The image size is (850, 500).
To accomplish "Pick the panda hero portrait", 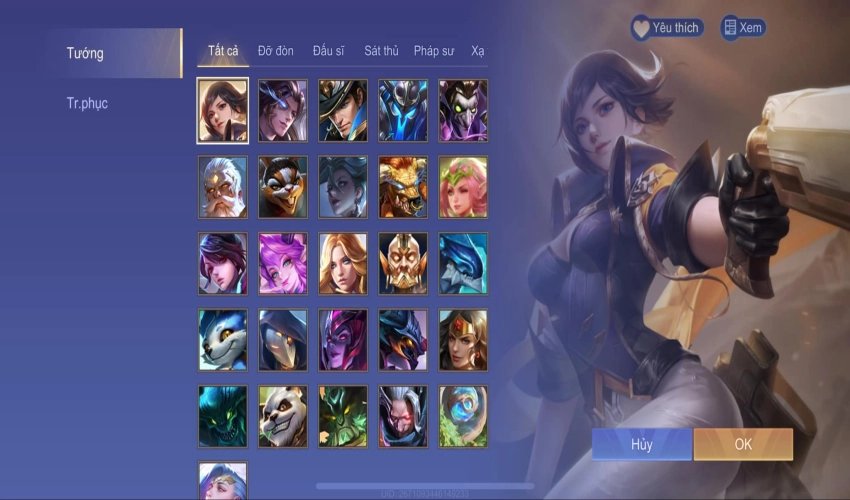I will tap(283, 416).
